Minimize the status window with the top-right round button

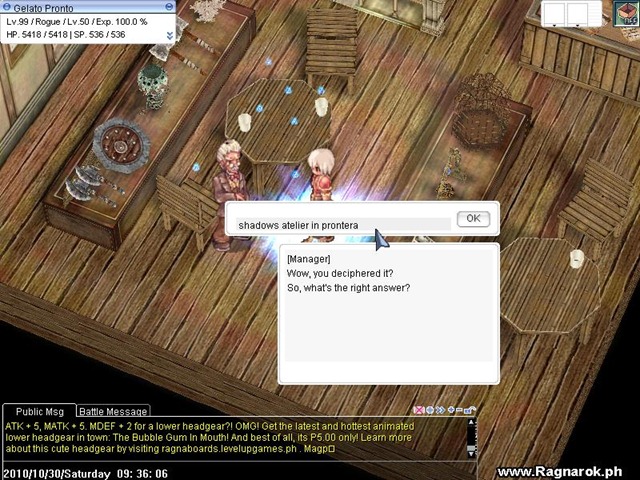pyautogui.click(x=171, y=6)
